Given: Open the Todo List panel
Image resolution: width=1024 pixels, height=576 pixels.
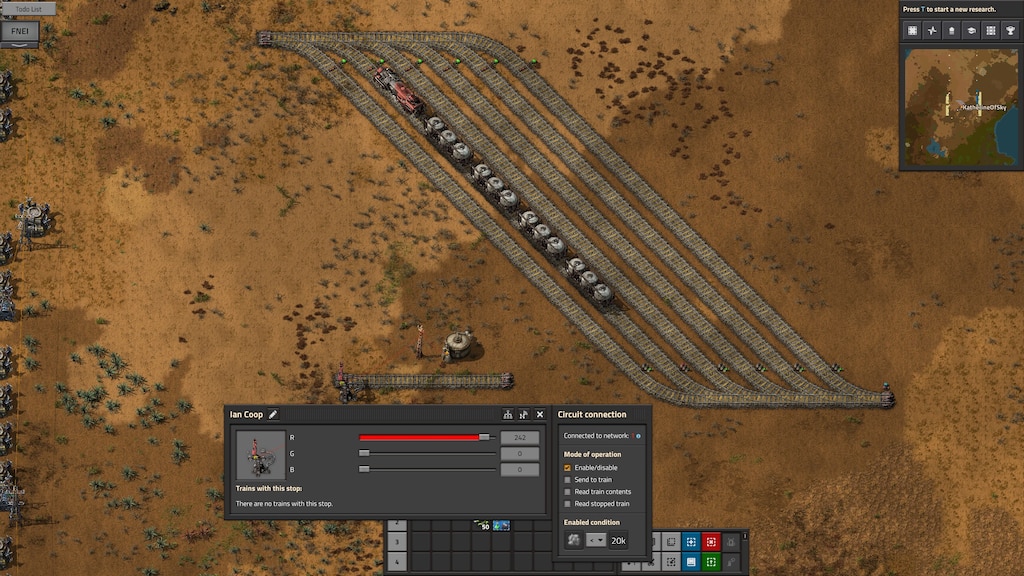Looking at the screenshot, I should point(28,8).
